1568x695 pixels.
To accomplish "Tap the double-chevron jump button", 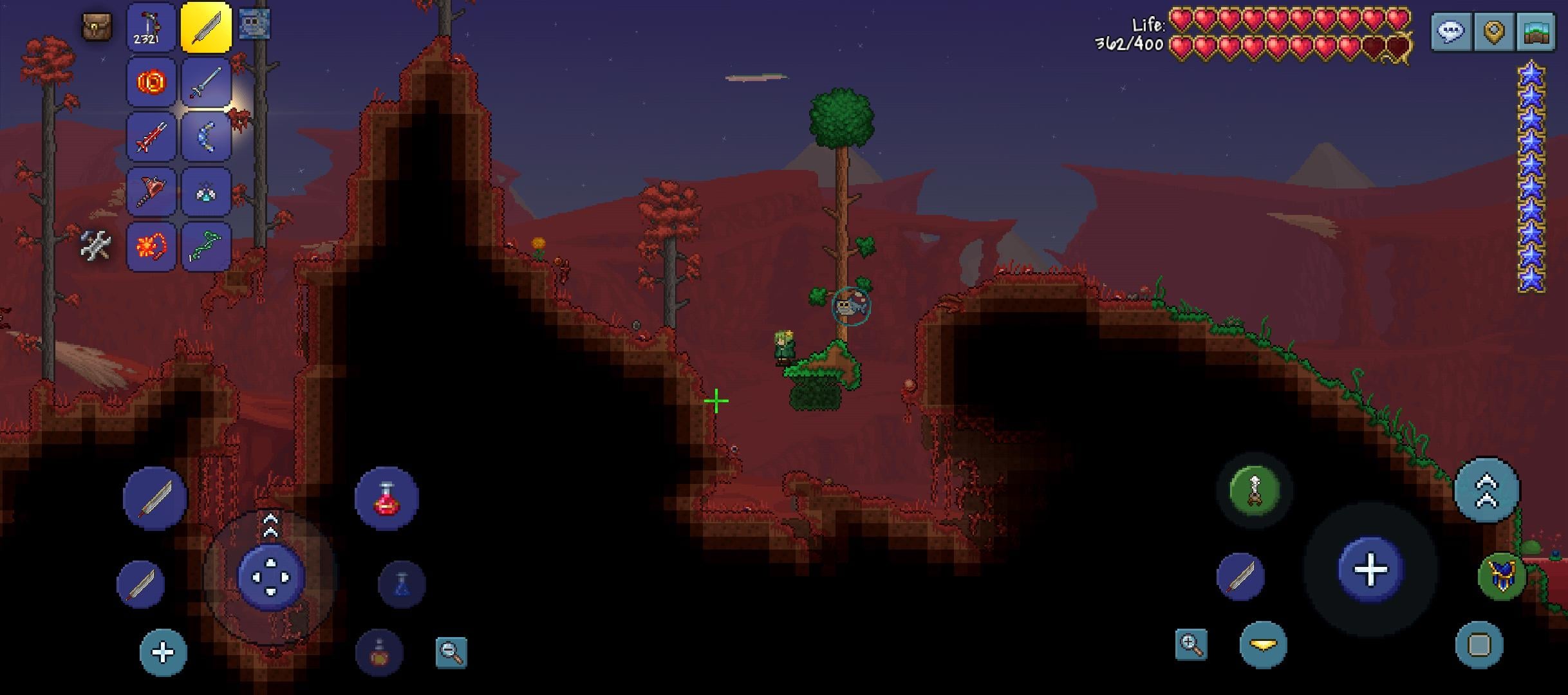I will click(1487, 490).
